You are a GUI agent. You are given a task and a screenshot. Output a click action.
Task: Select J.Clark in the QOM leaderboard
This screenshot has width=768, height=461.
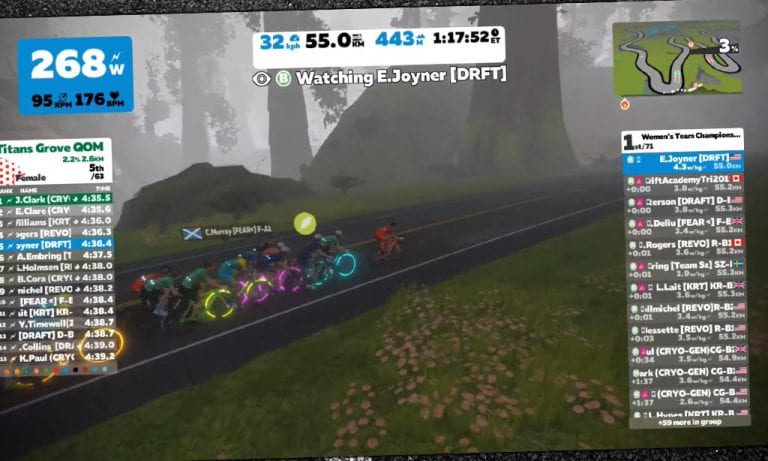58,198
